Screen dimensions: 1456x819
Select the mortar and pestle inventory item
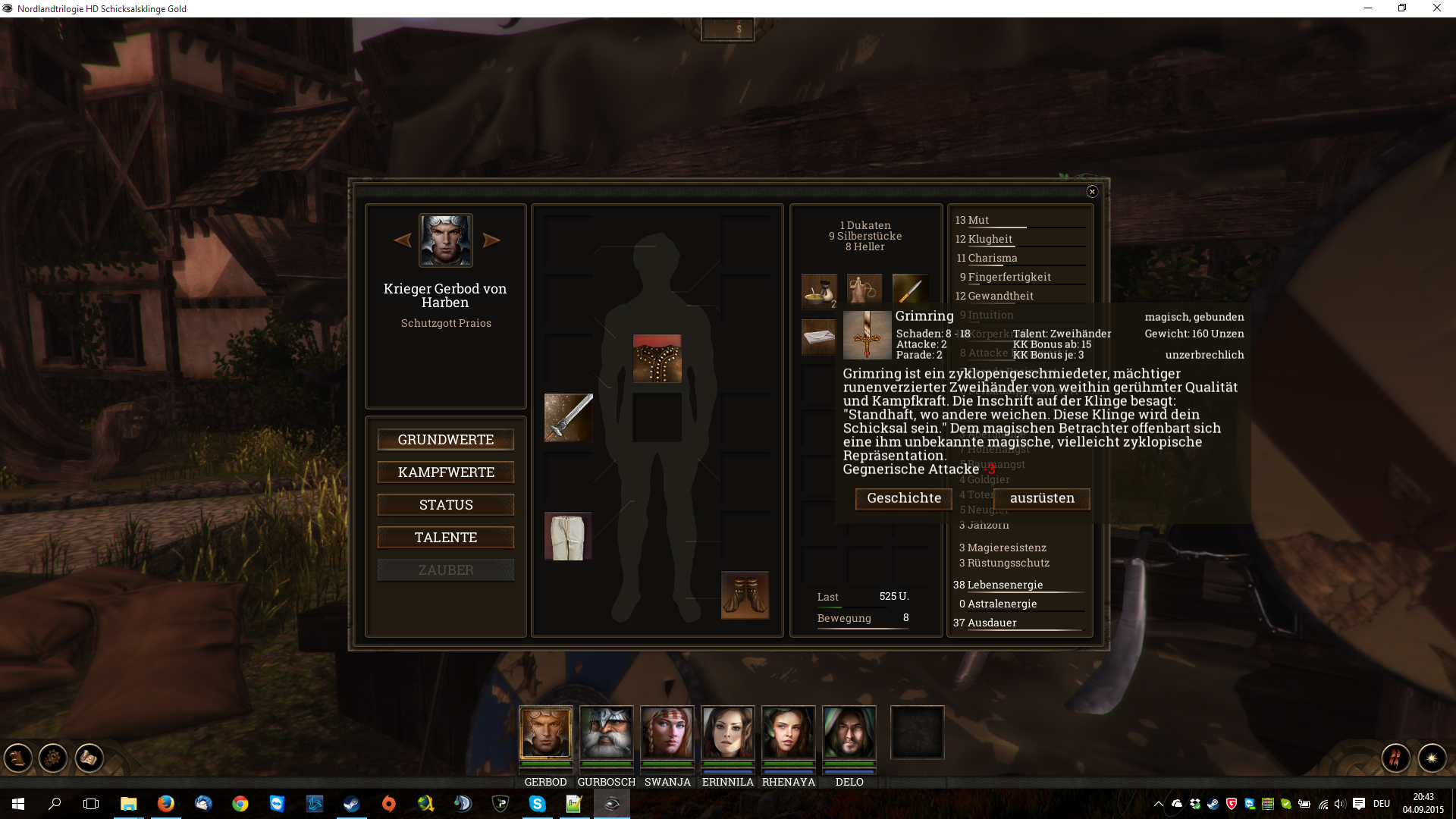point(819,291)
